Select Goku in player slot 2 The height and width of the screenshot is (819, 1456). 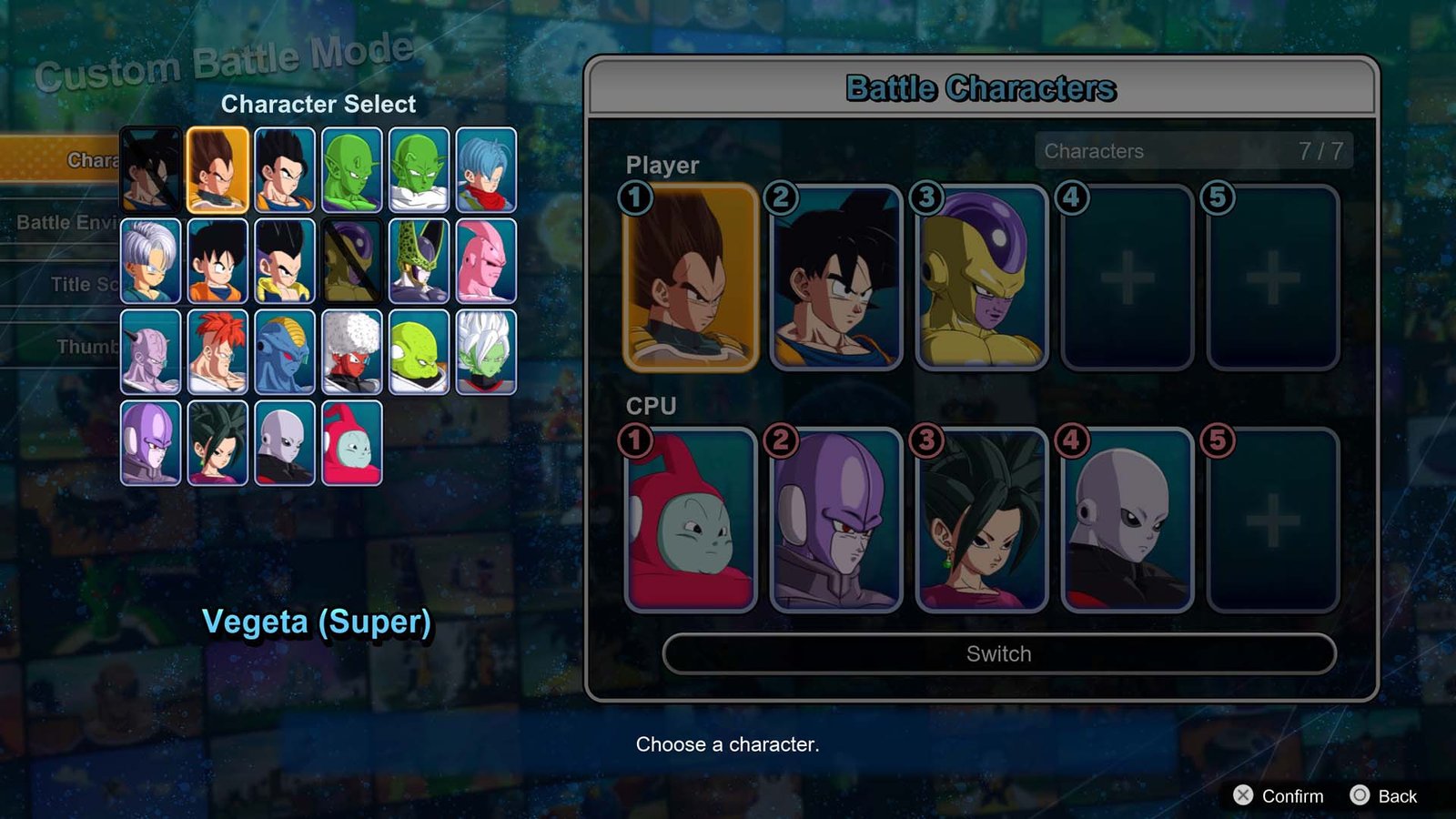[x=835, y=278]
